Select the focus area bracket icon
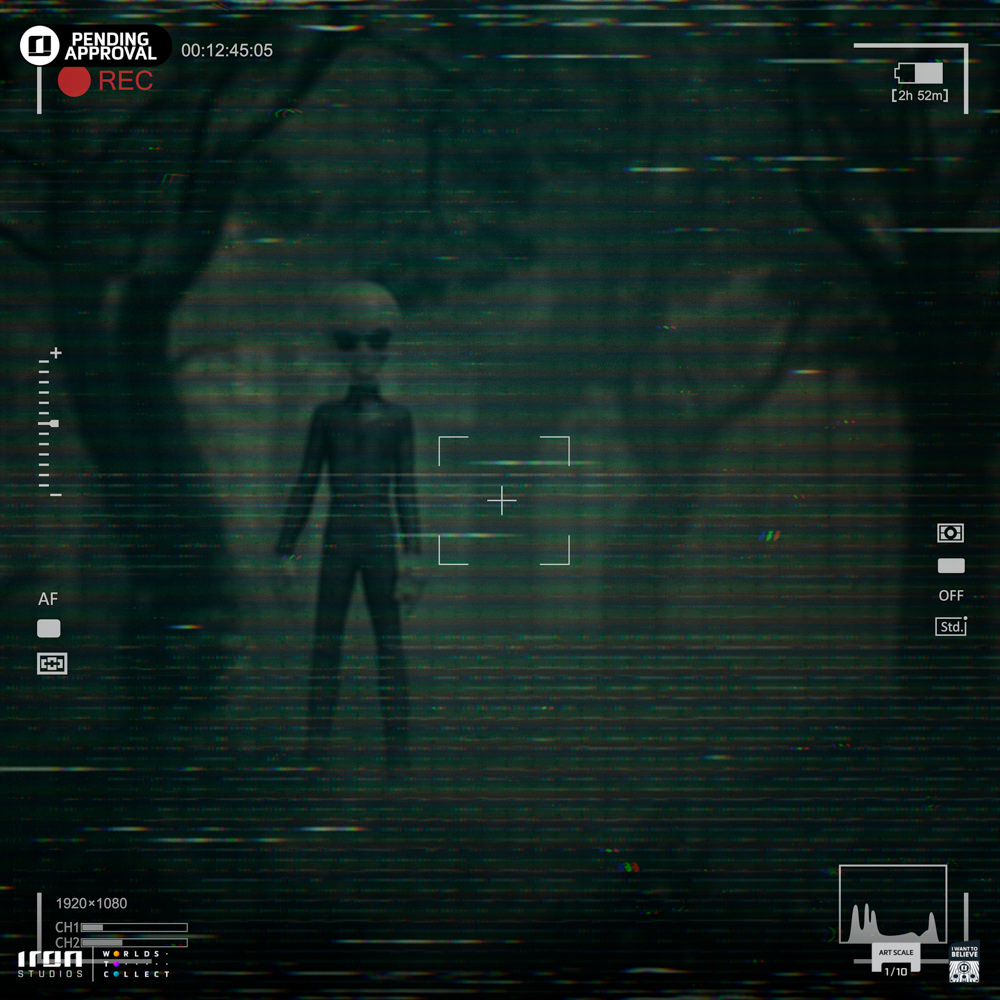The width and height of the screenshot is (1000, 1000). 52,663
